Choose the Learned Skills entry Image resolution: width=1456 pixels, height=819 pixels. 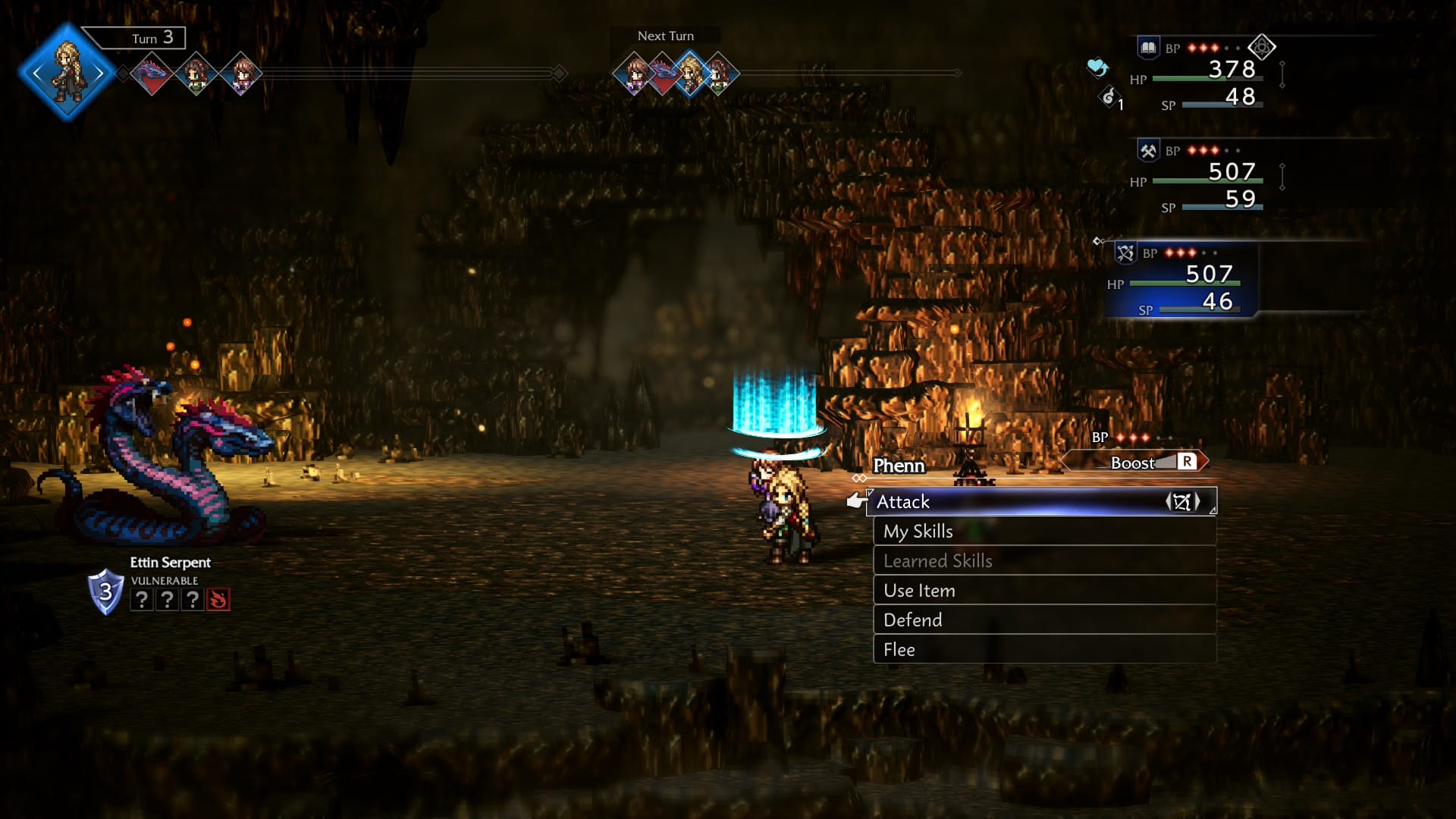pyautogui.click(x=1043, y=561)
